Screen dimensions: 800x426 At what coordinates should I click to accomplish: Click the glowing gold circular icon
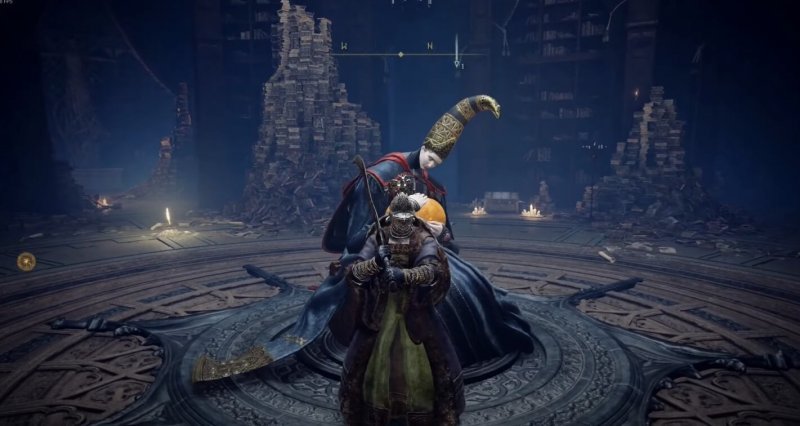26,261
